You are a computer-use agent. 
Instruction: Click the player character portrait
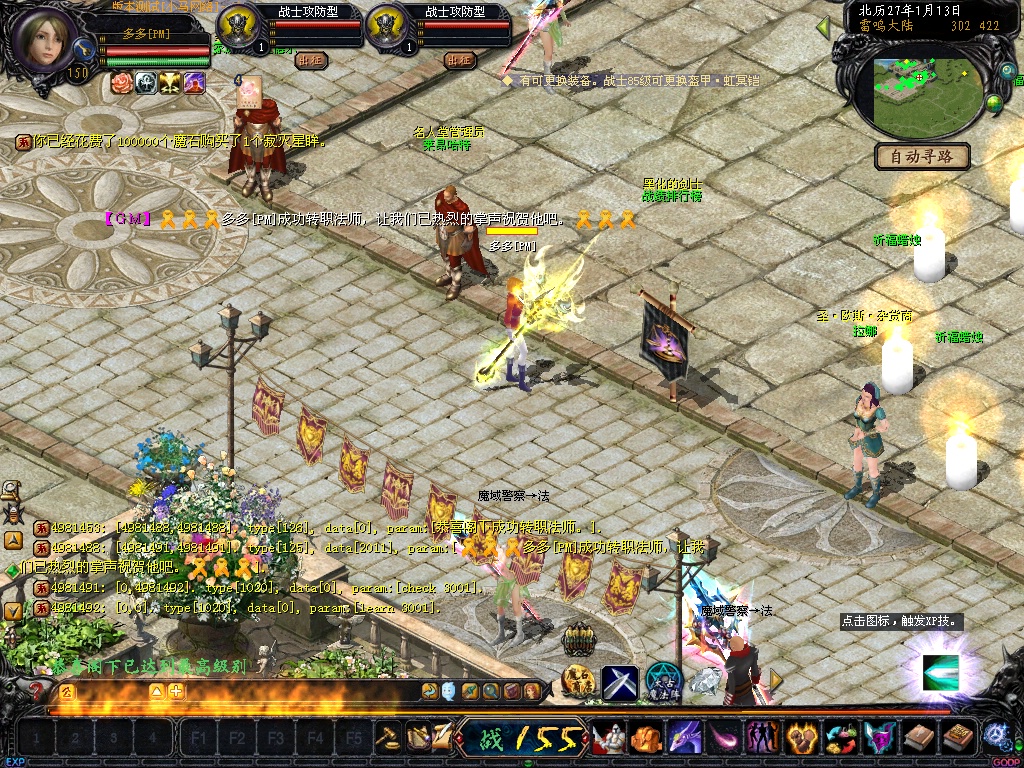point(45,40)
